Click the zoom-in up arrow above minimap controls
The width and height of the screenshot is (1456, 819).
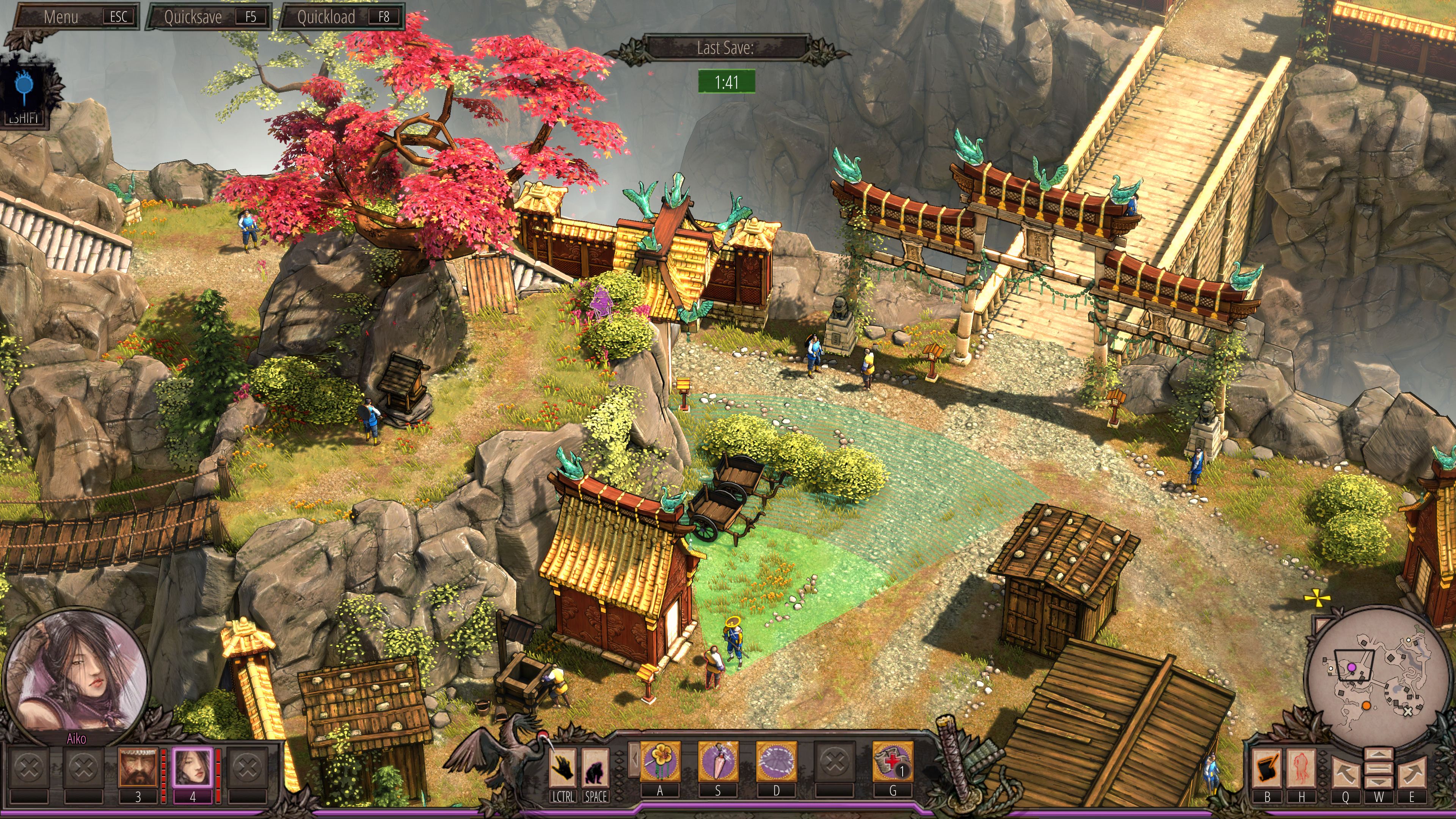click(1378, 754)
